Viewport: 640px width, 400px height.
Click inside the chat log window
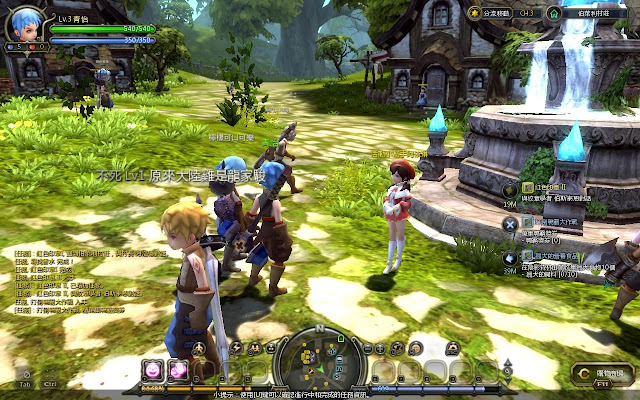point(70,285)
